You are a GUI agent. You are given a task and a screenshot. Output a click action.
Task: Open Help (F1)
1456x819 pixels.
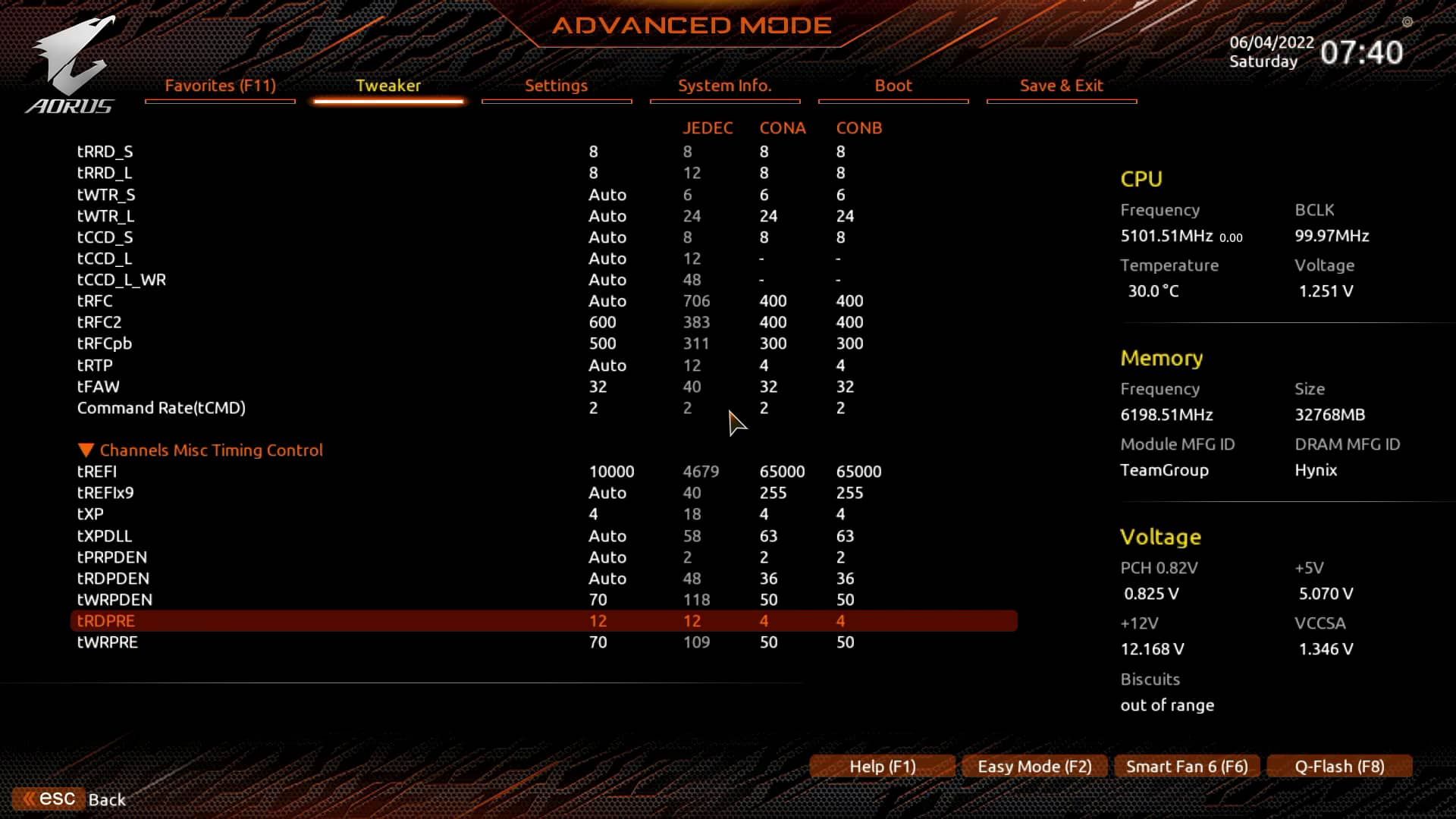(881, 766)
